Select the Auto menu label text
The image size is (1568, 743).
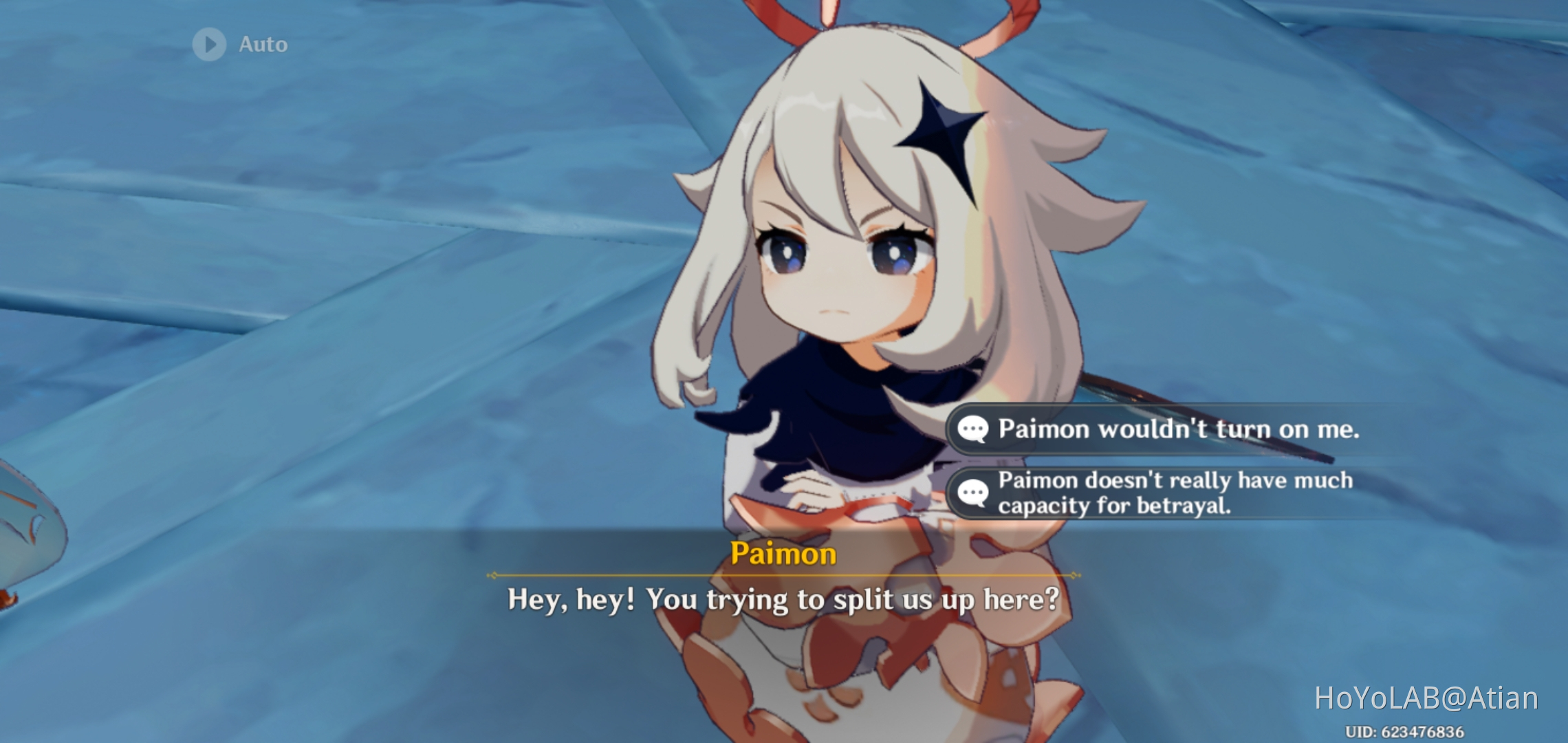coord(263,44)
